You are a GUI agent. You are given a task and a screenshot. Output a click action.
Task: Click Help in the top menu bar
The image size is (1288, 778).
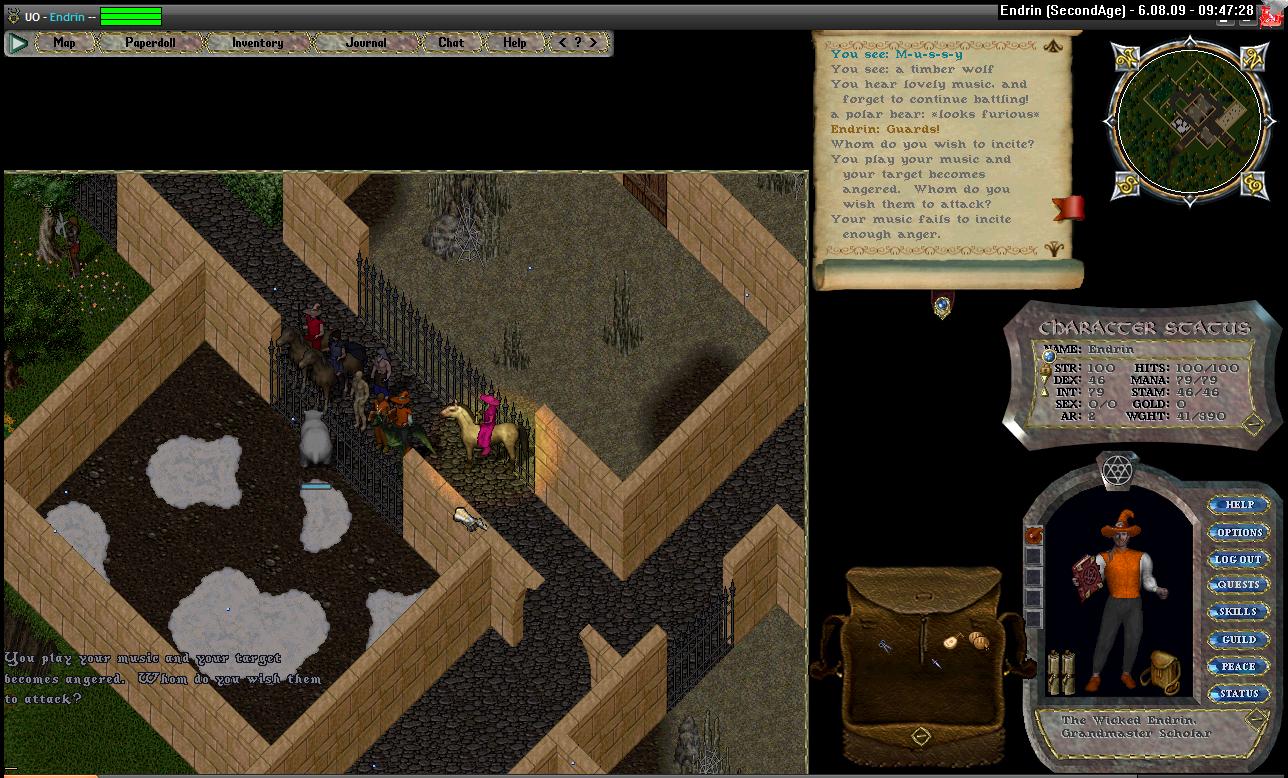click(x=514, y=43)
